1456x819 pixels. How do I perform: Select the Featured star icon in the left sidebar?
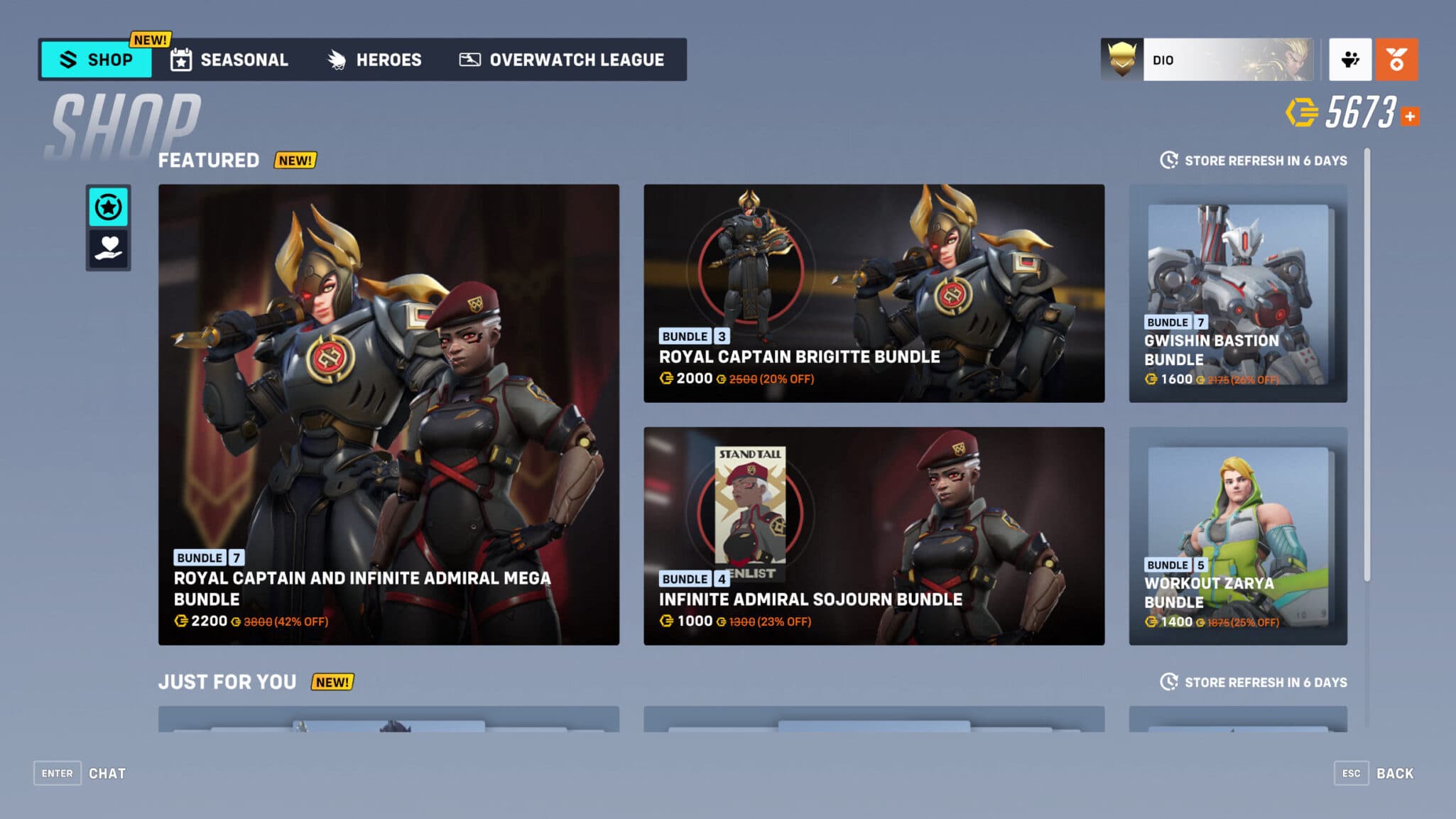click(108, 207)
